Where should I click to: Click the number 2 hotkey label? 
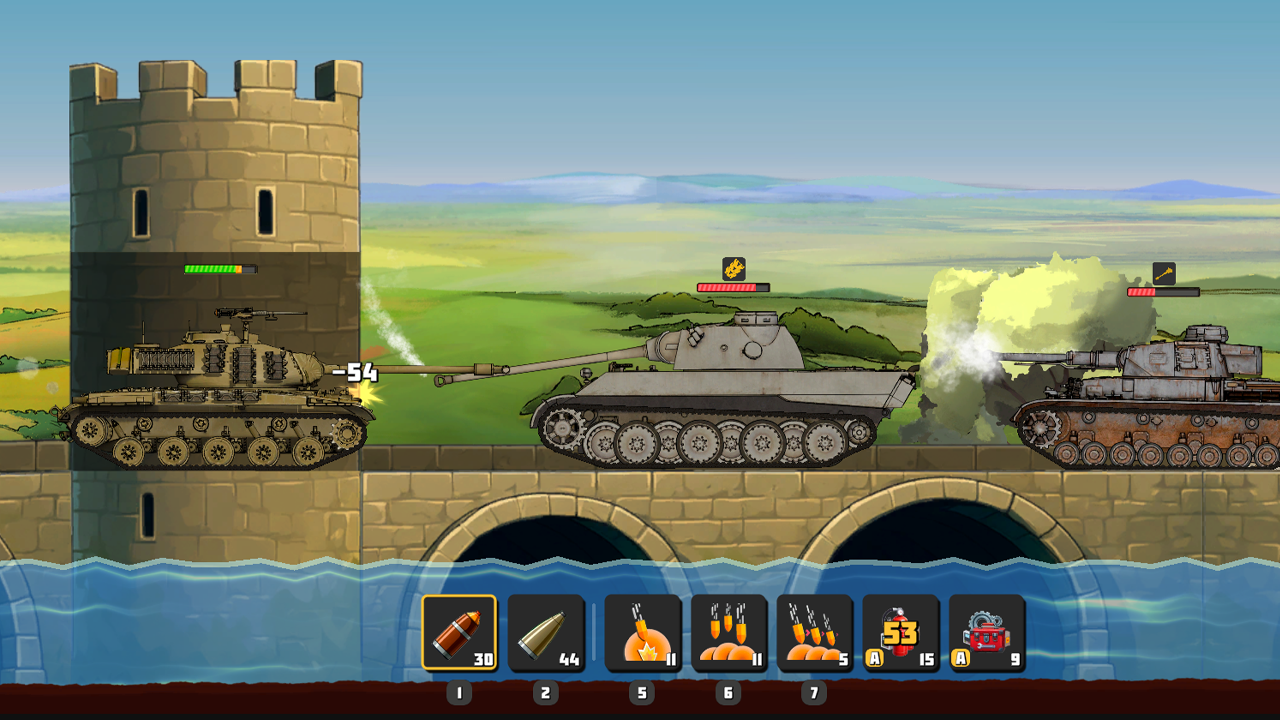coord(546,691)
